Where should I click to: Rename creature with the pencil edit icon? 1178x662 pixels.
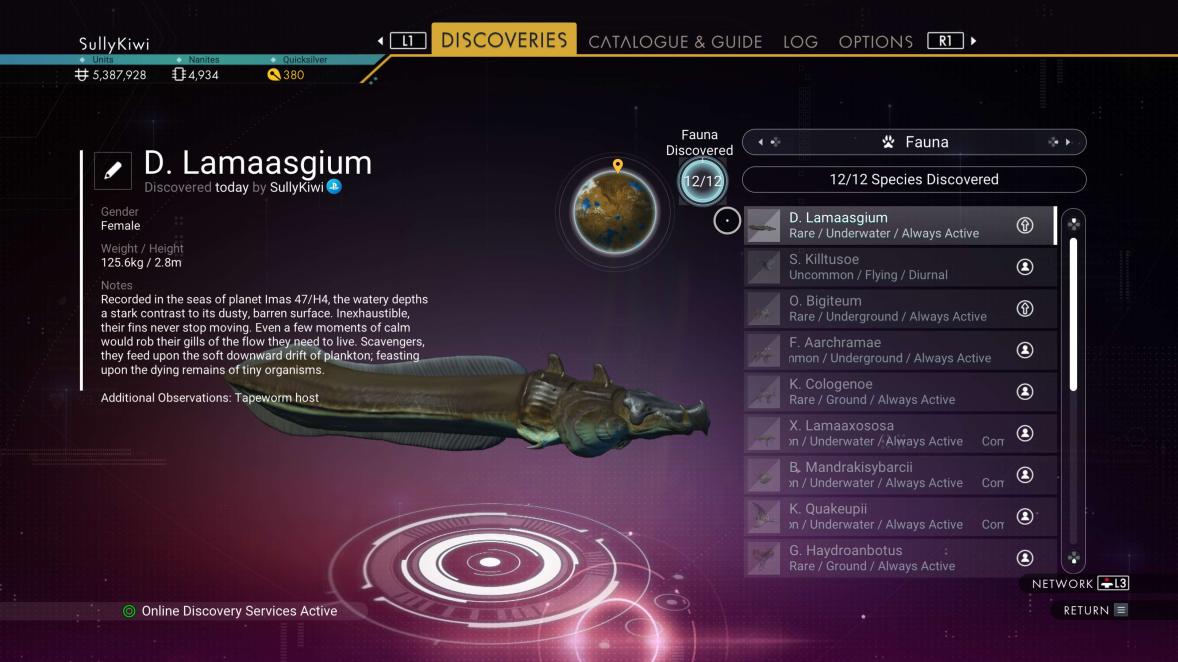click(113, 170)
